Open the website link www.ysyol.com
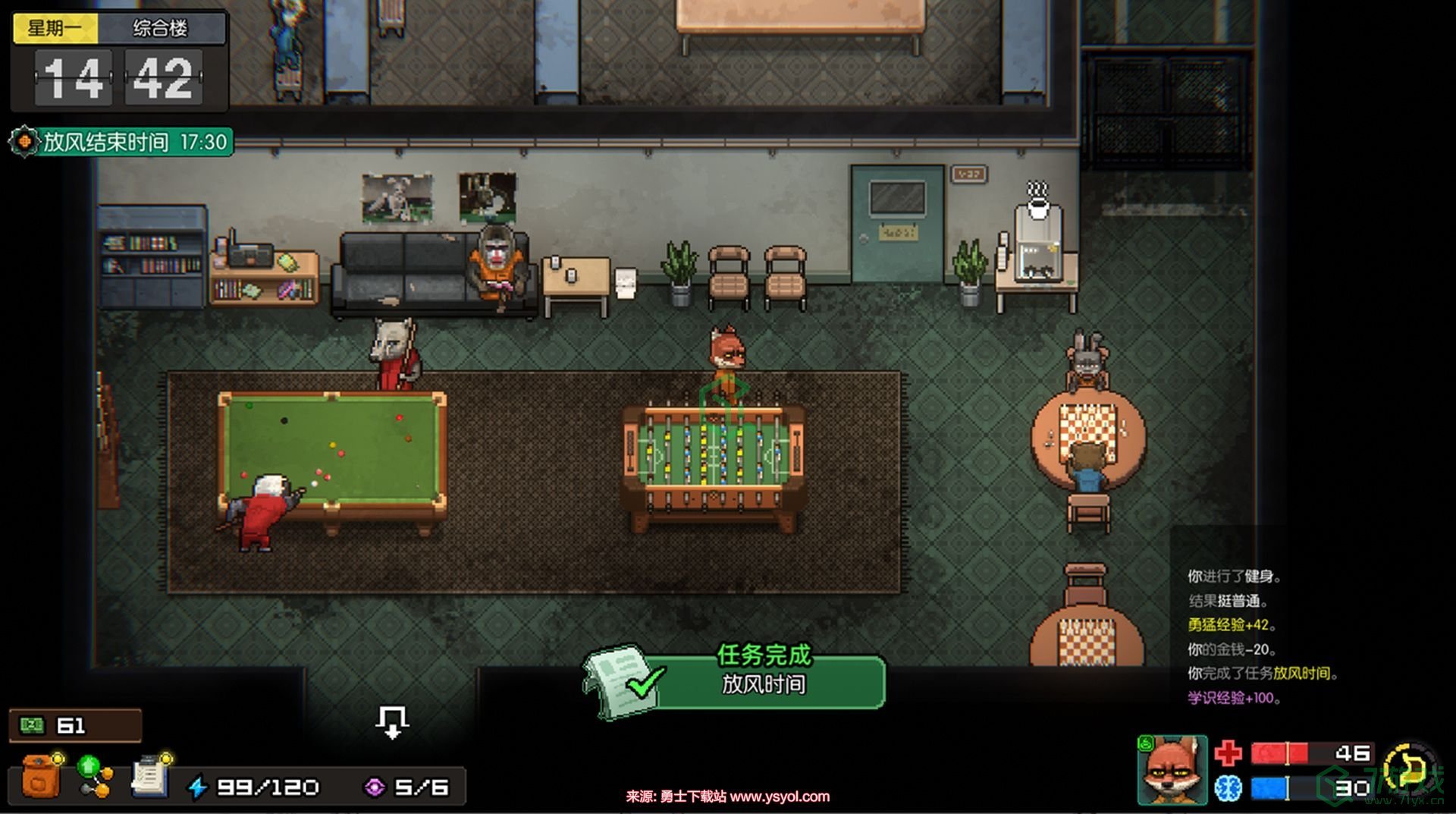Viewport: 1456px width, 814px height. click(780, 797)
